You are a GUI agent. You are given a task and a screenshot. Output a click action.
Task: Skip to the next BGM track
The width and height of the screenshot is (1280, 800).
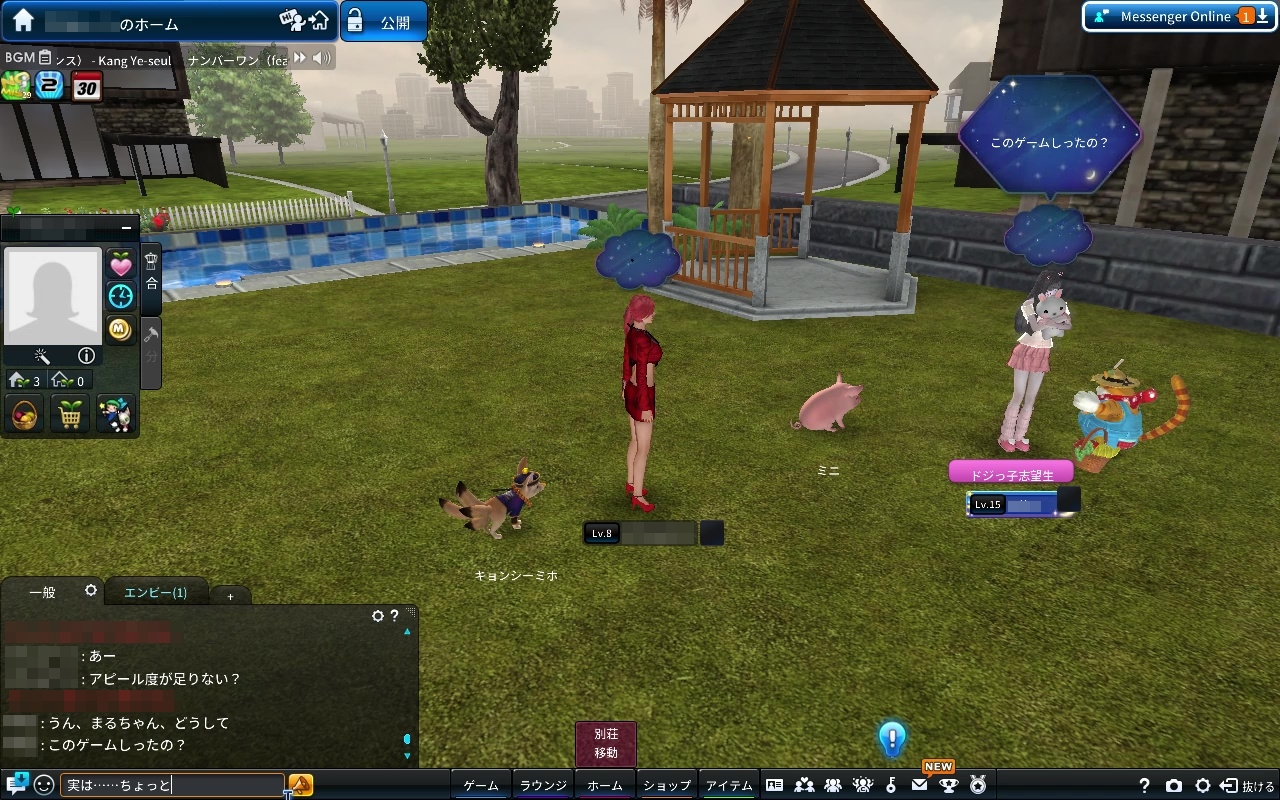pyautogui.click(x=299, y=59)
